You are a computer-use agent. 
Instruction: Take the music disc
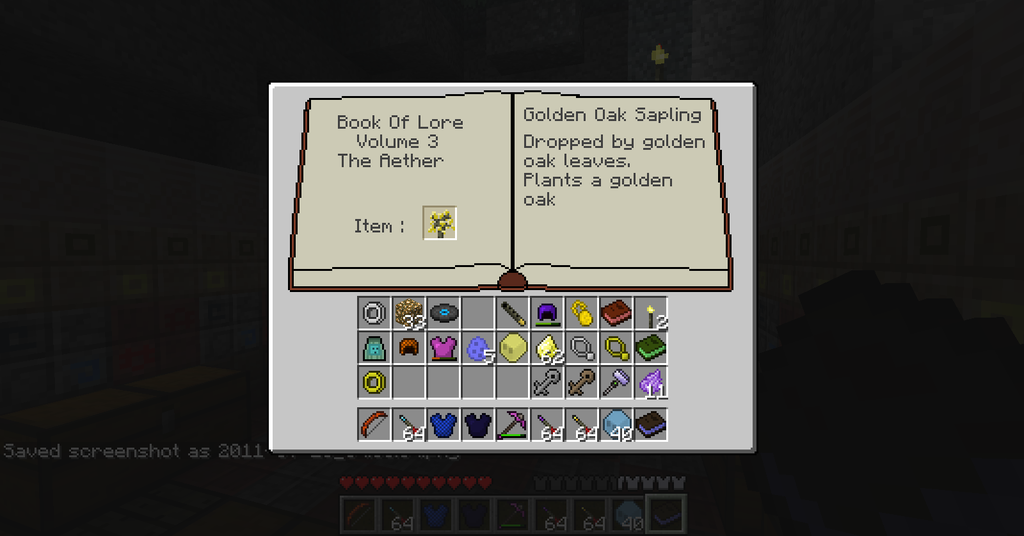pyautogui.click(x=443, y=313)
